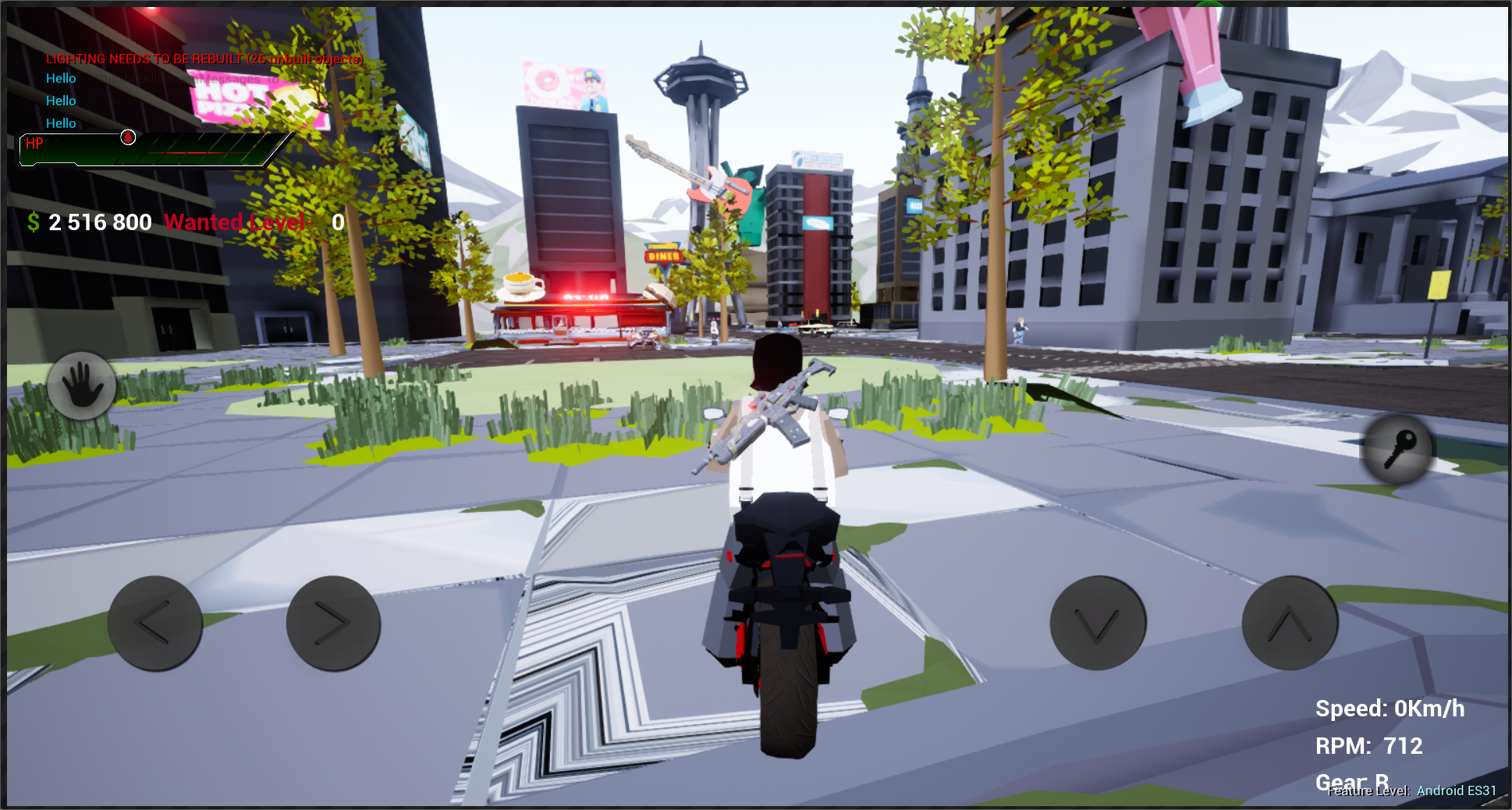The width and height of the screenshot is (1512, 810).
Task: Tap the brake down-arrow control
Action: tap(1097, 622)
